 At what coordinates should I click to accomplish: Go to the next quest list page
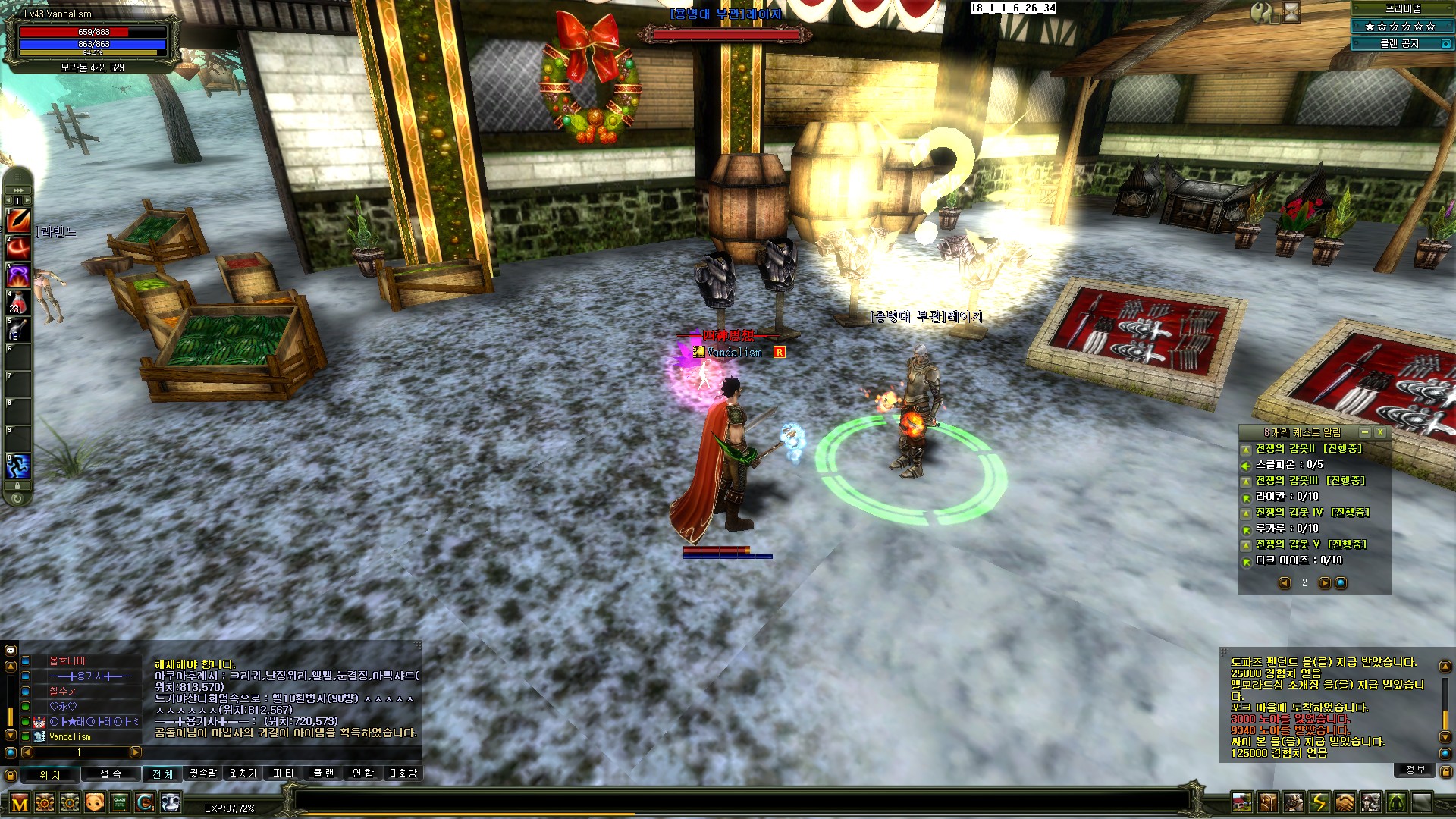pos(1324,583)
